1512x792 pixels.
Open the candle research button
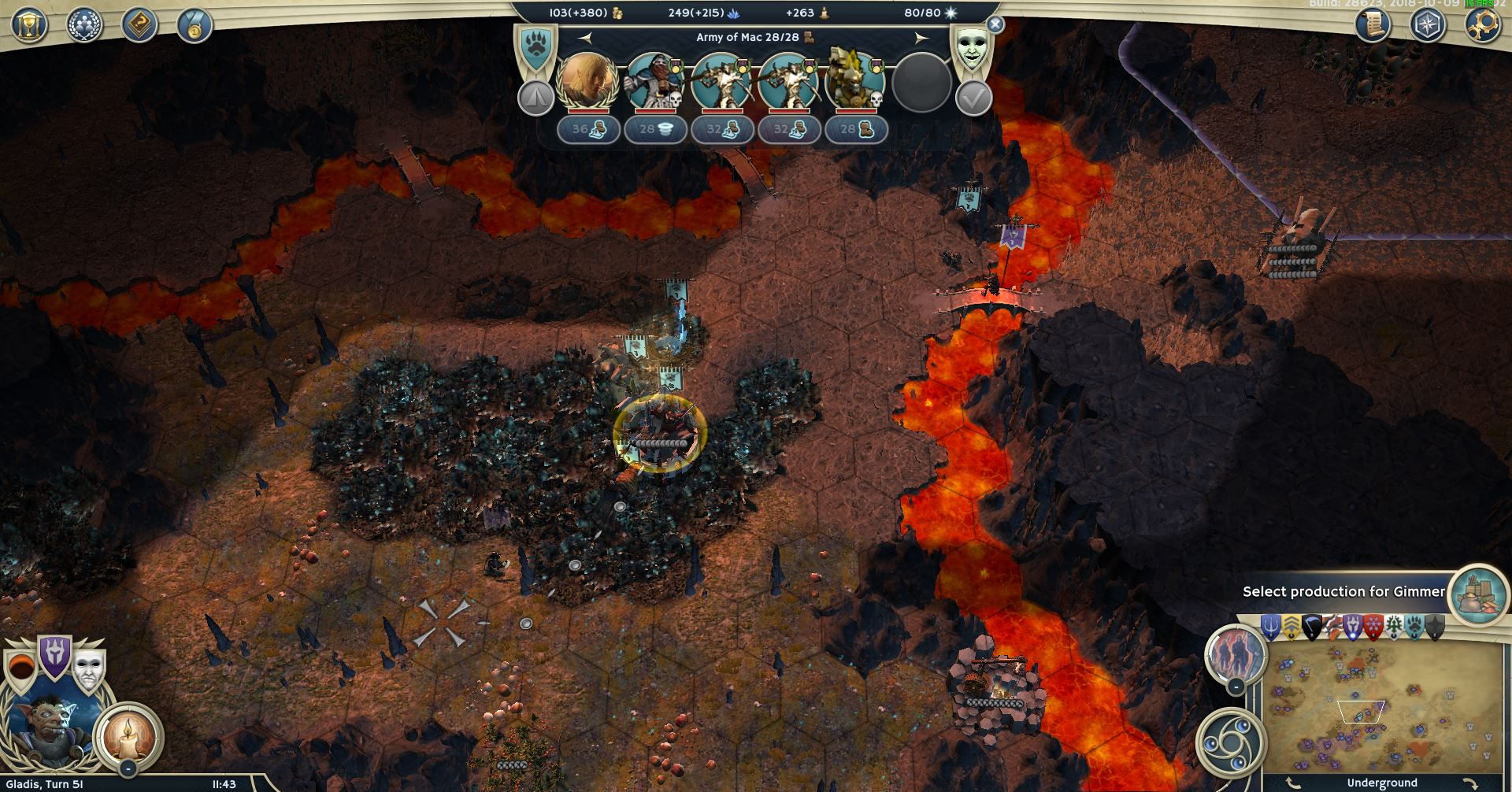[x=128, y=736]
